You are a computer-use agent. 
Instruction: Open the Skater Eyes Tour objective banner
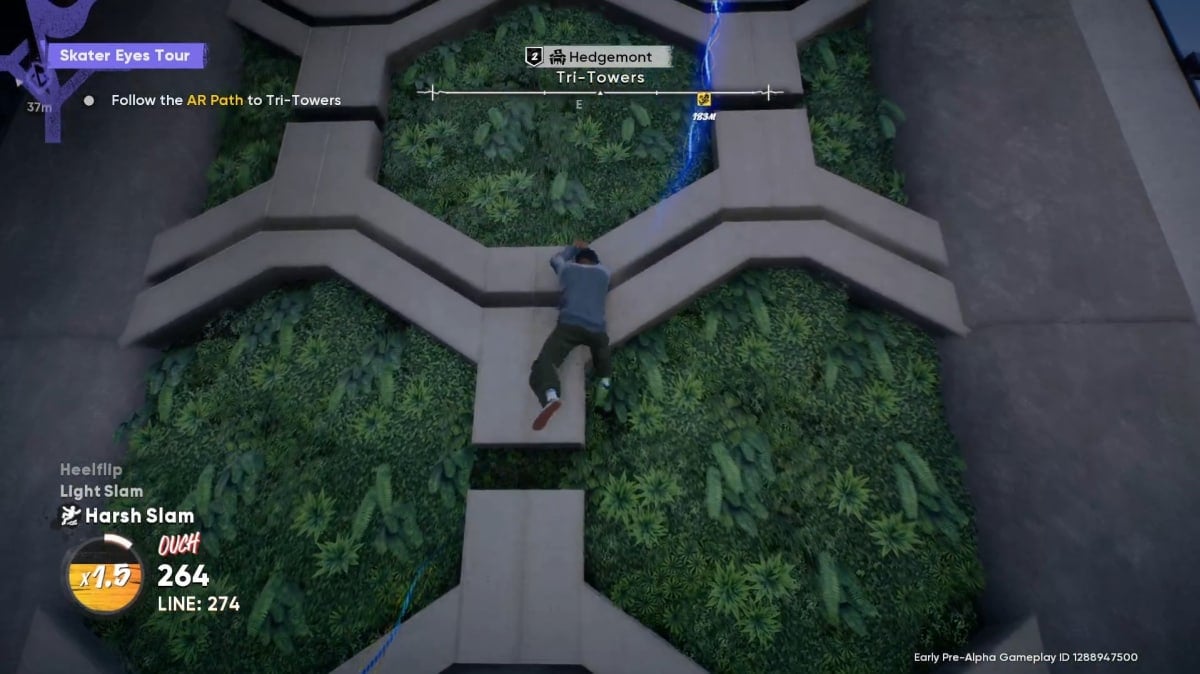(127, 55)
